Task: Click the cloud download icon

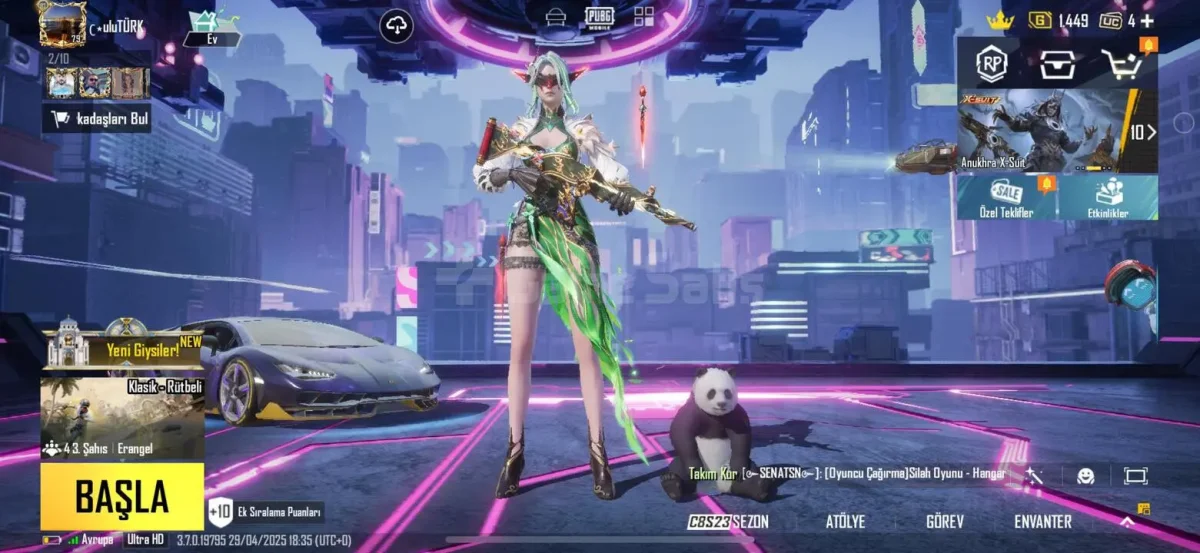Action: click(397, 26)
